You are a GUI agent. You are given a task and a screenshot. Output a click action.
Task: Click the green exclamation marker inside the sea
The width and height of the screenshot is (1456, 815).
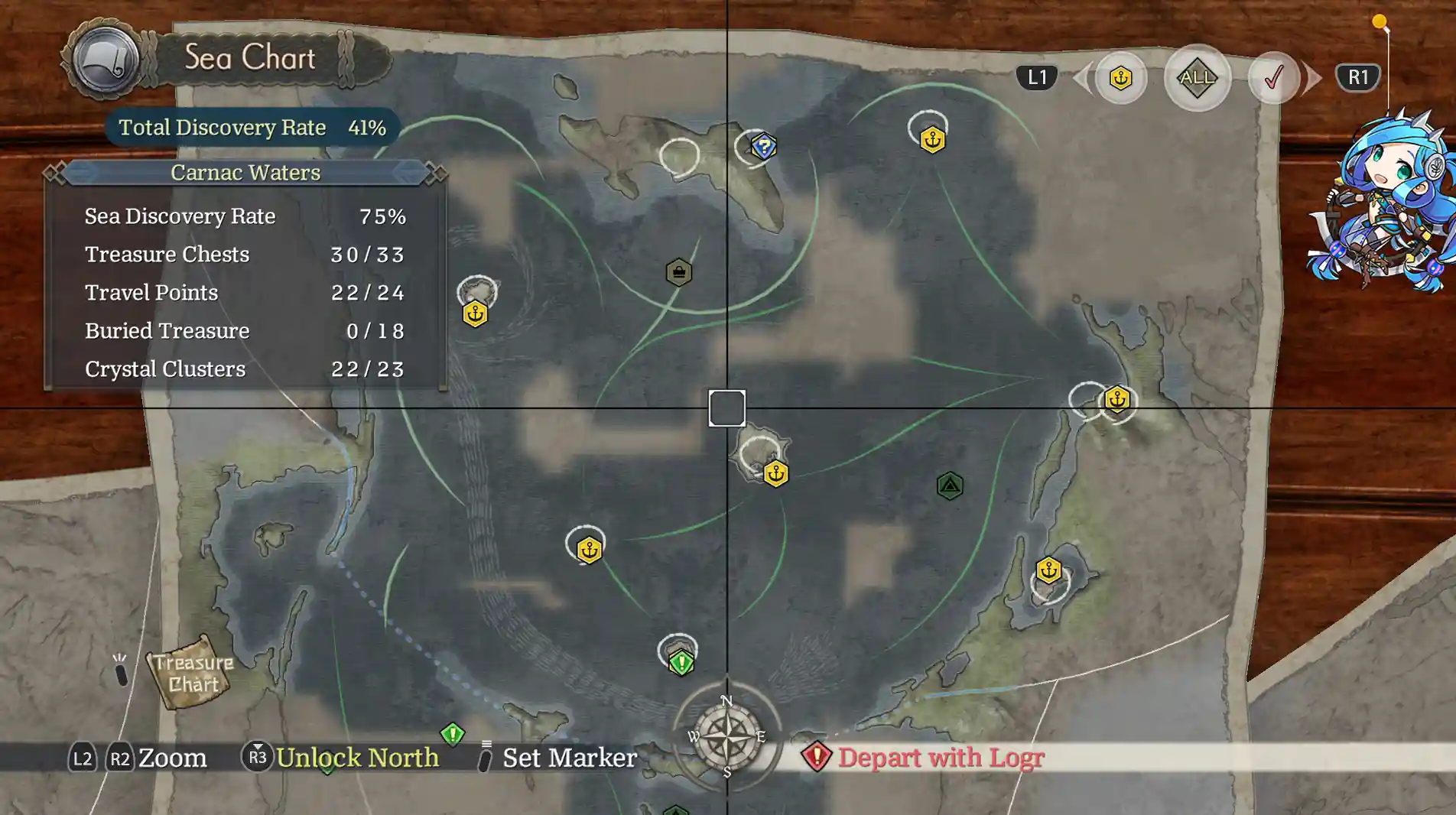tap(681, 662)
